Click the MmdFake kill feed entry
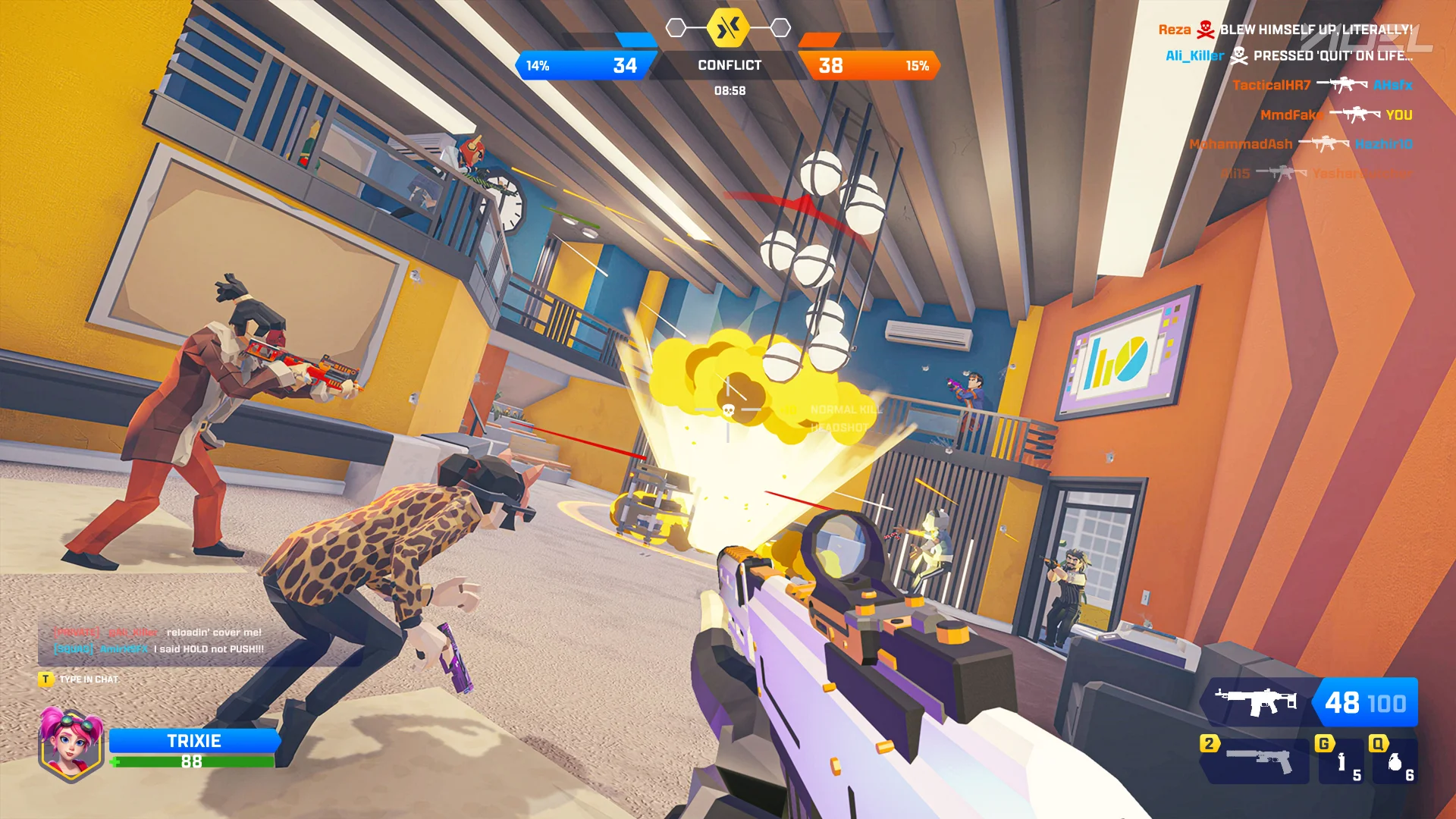The width and height of the screenshot is (1456, 819). tap(1335, 115)
